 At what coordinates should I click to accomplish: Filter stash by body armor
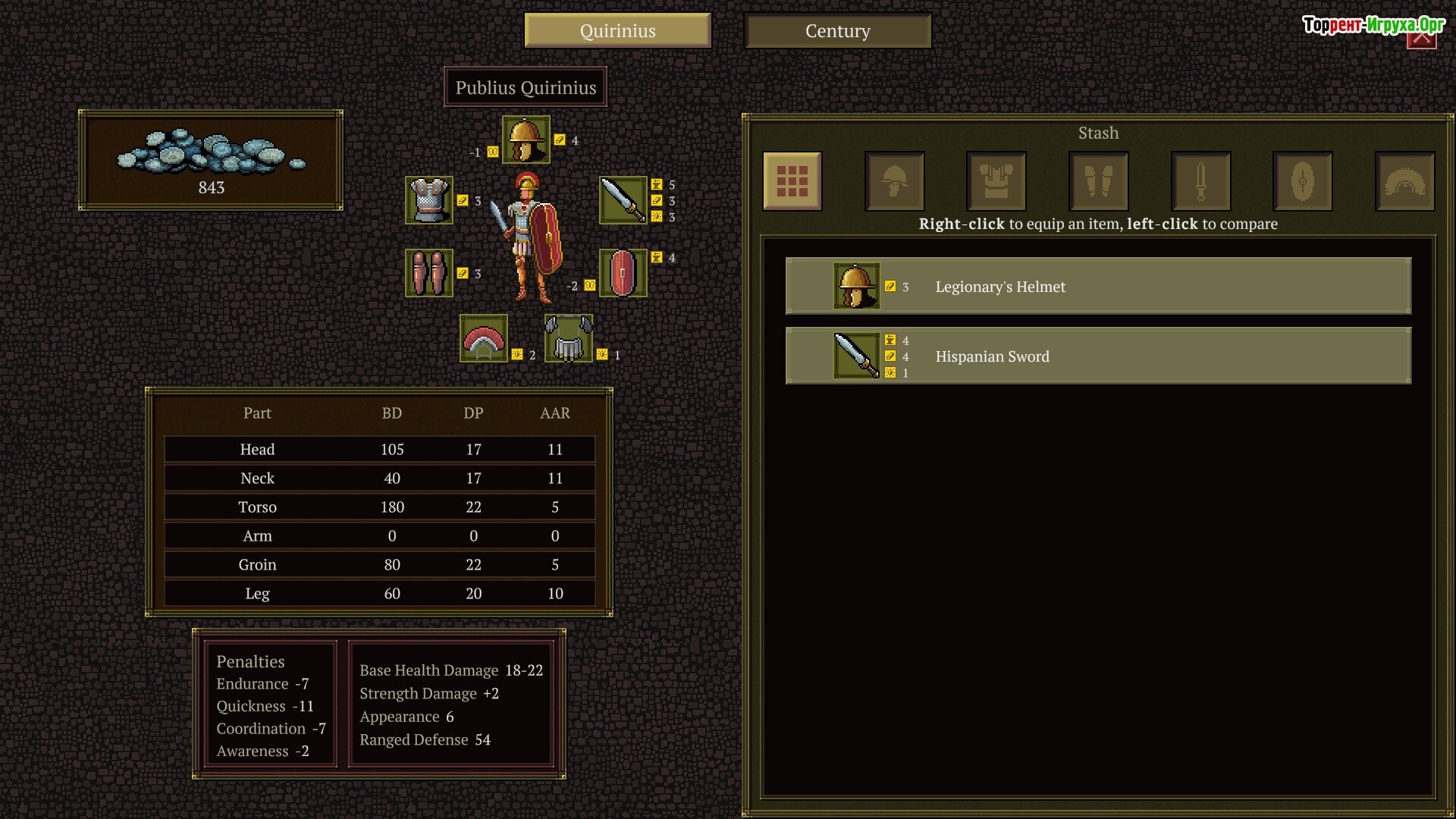pyautogui.click(x=996, y=181)
